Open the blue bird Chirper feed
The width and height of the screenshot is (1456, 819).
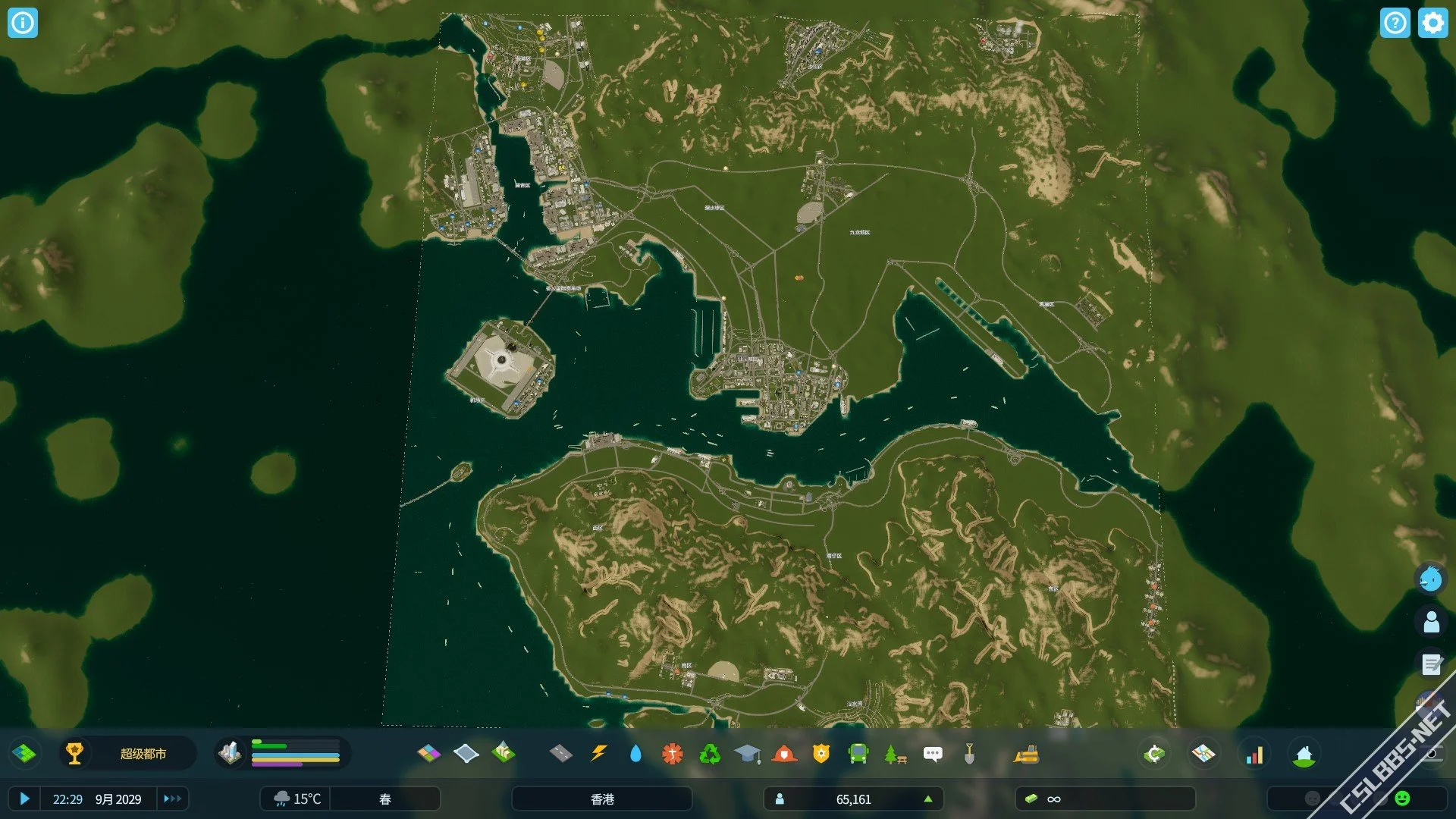click(x=1431, y=579)
